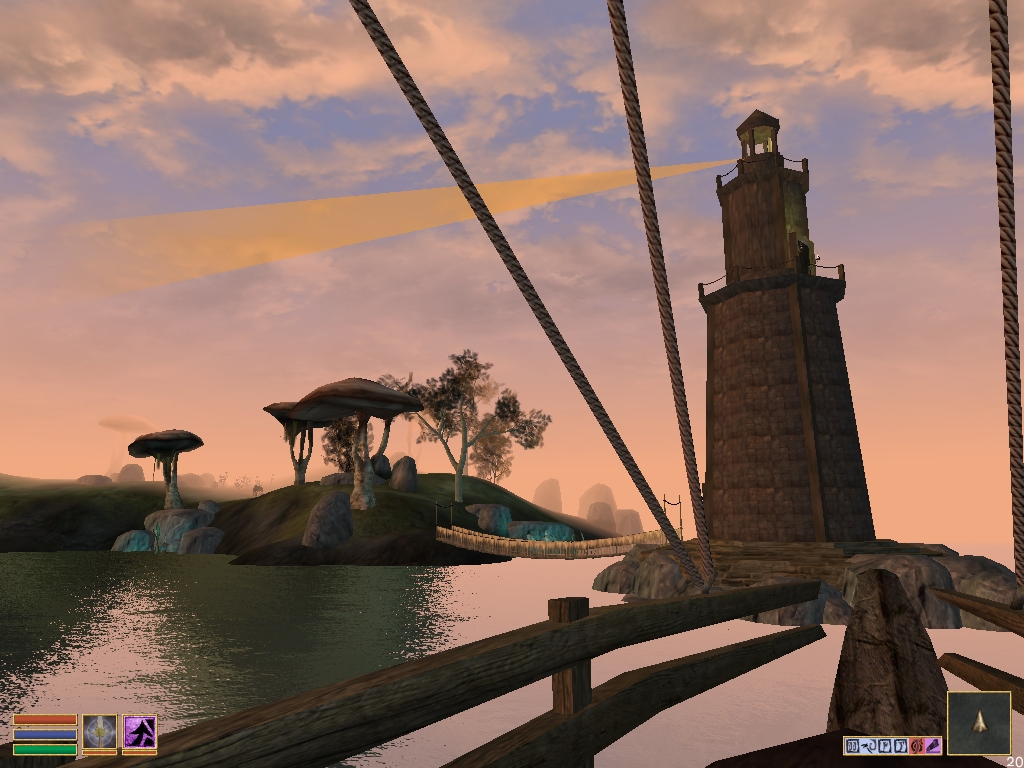Click the purple active effect icon
The image size is (1024, 768).
point(933,746)
